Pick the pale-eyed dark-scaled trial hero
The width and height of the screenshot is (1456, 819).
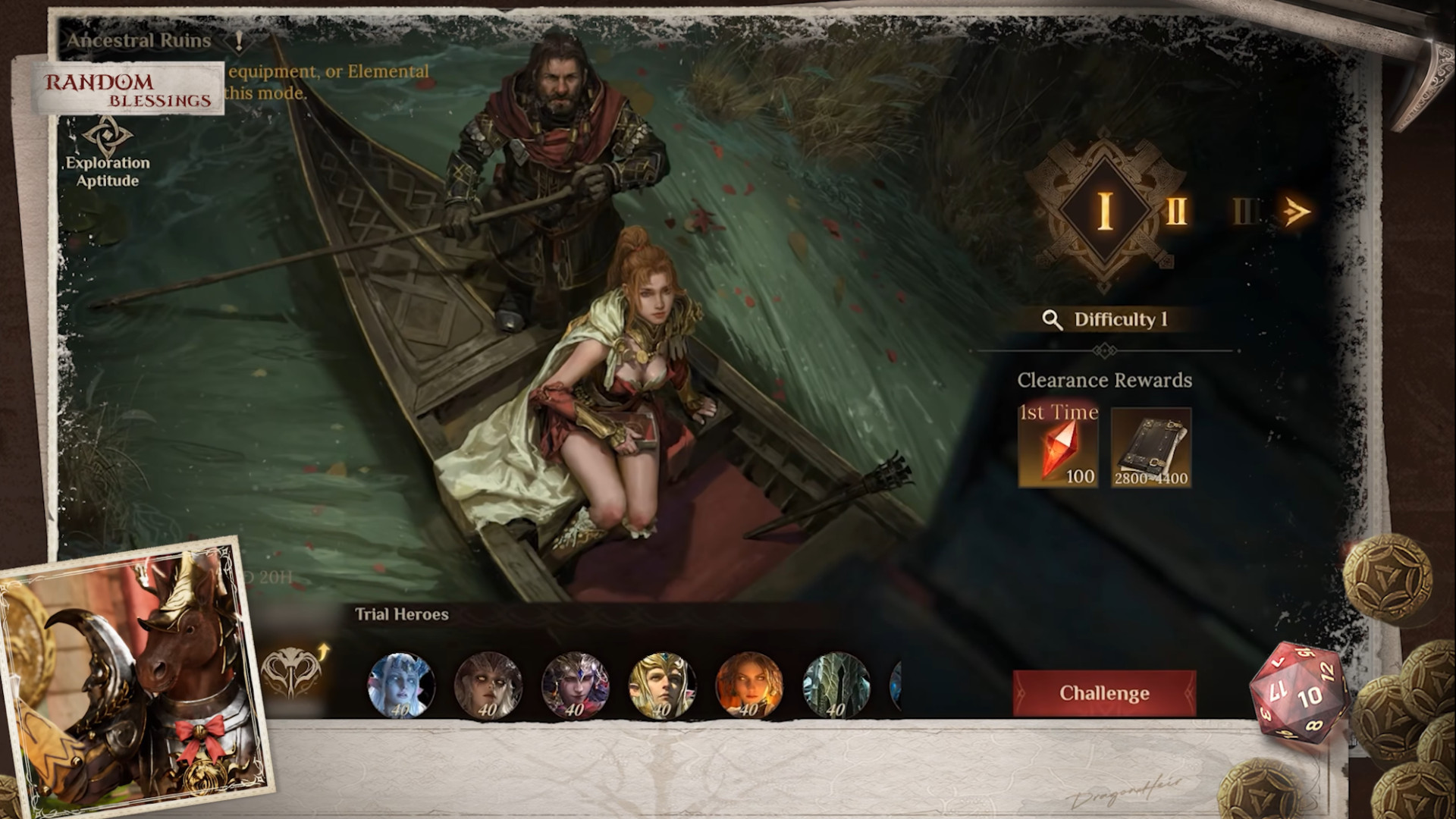[x=488, y=686]
